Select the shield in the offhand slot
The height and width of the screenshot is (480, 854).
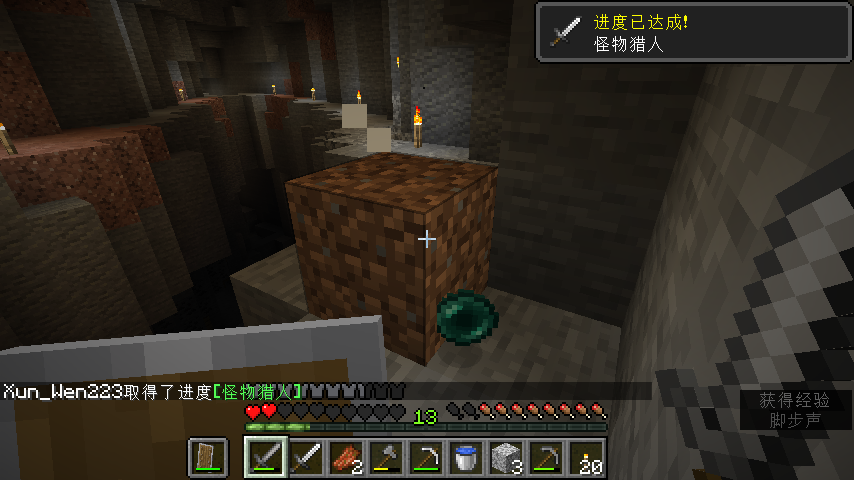click(x=208, y=457)
